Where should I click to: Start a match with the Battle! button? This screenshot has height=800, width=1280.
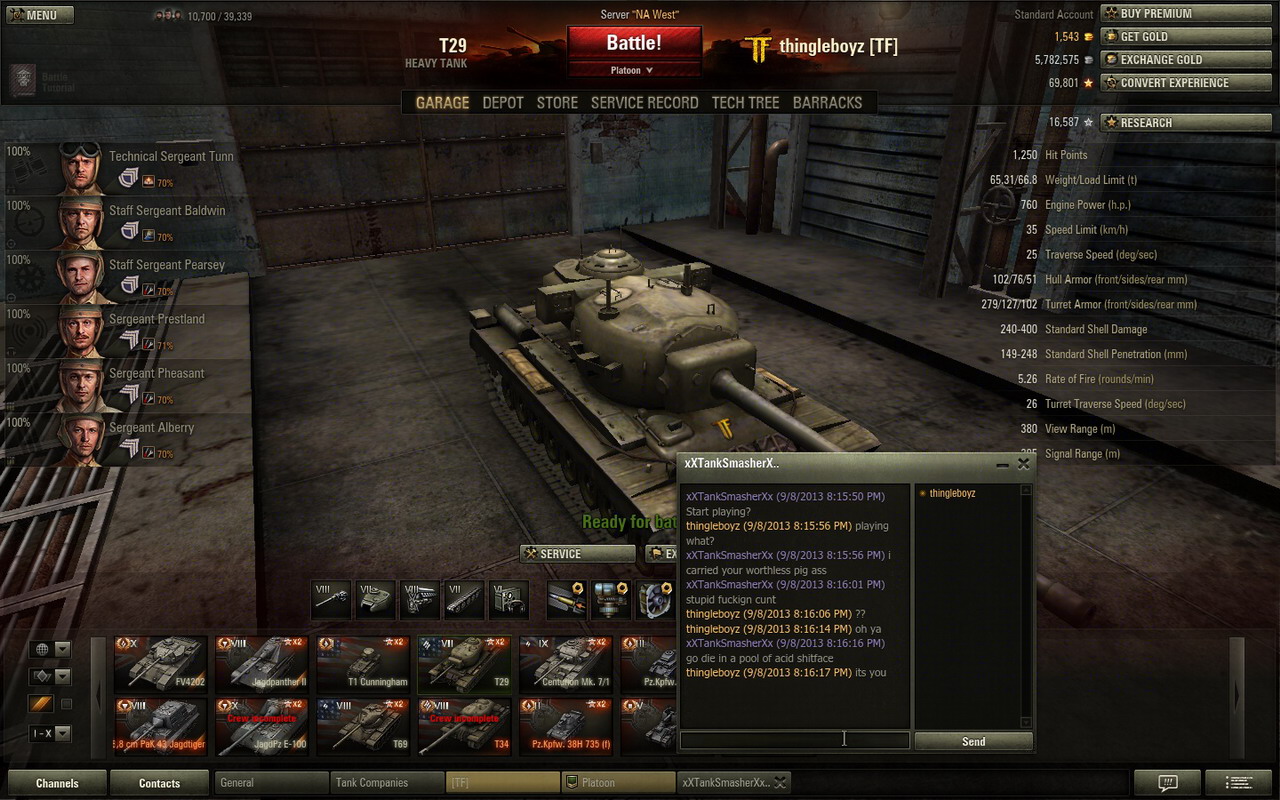pos(634,43)
